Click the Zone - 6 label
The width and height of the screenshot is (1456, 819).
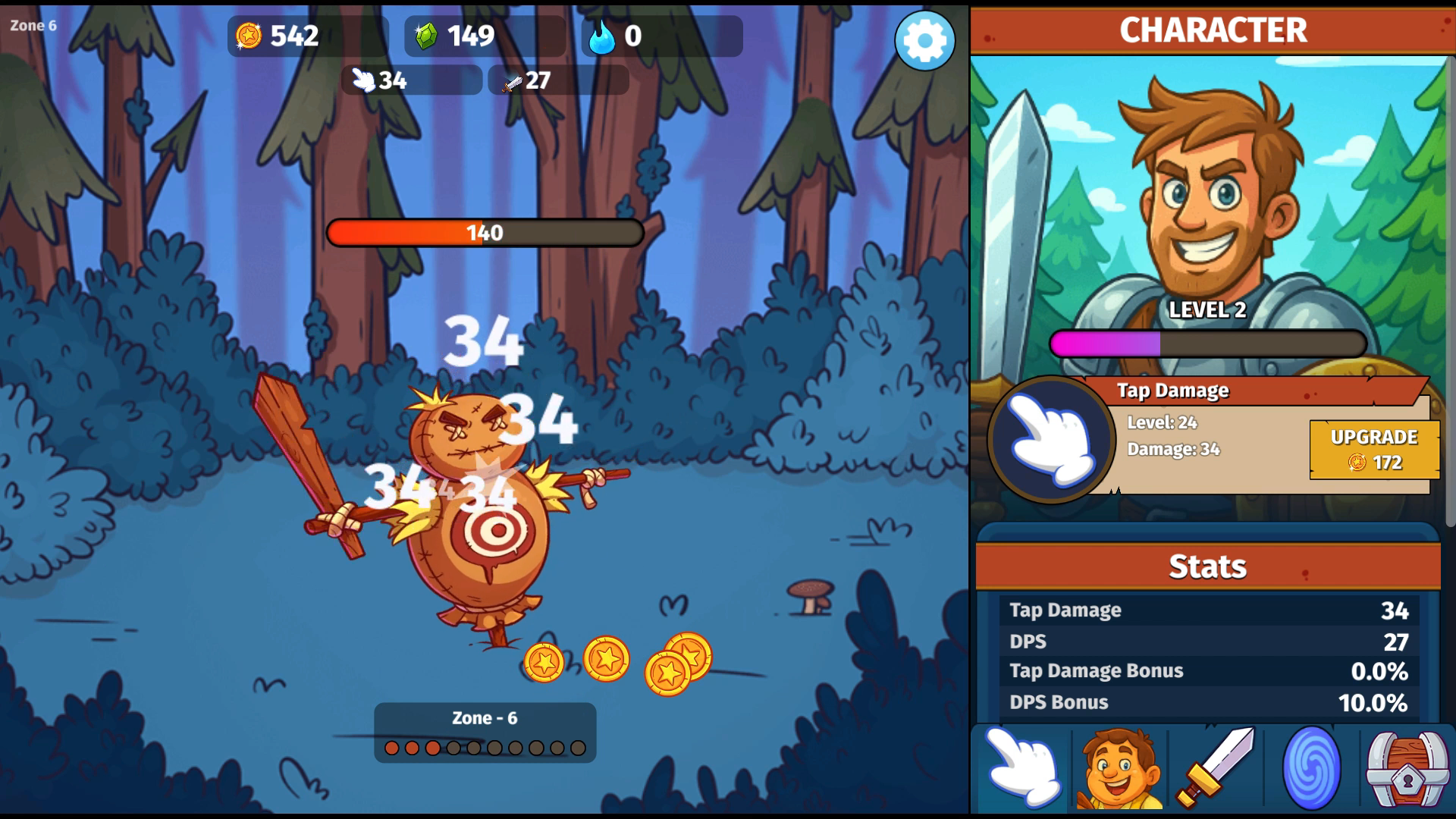coord(484,716)
